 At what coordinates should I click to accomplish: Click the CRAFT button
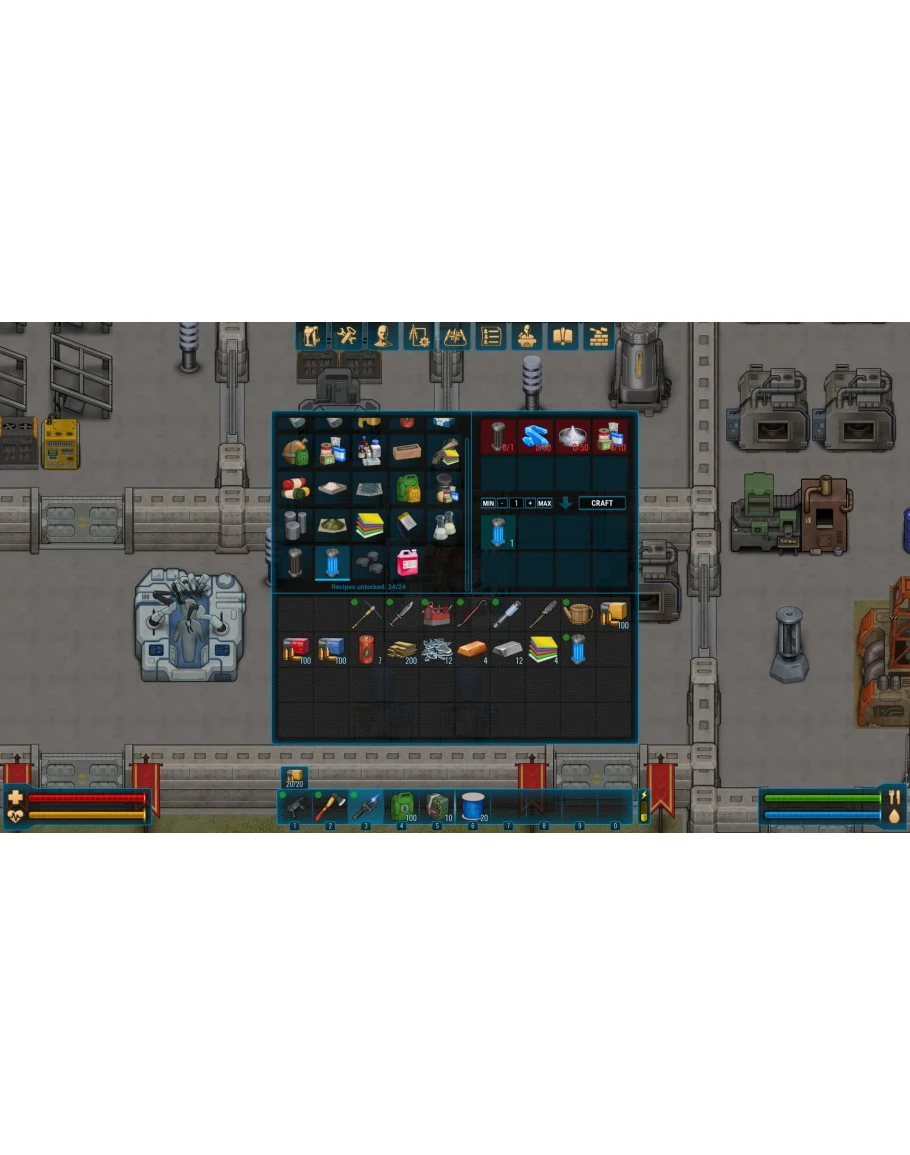(602, 503)
